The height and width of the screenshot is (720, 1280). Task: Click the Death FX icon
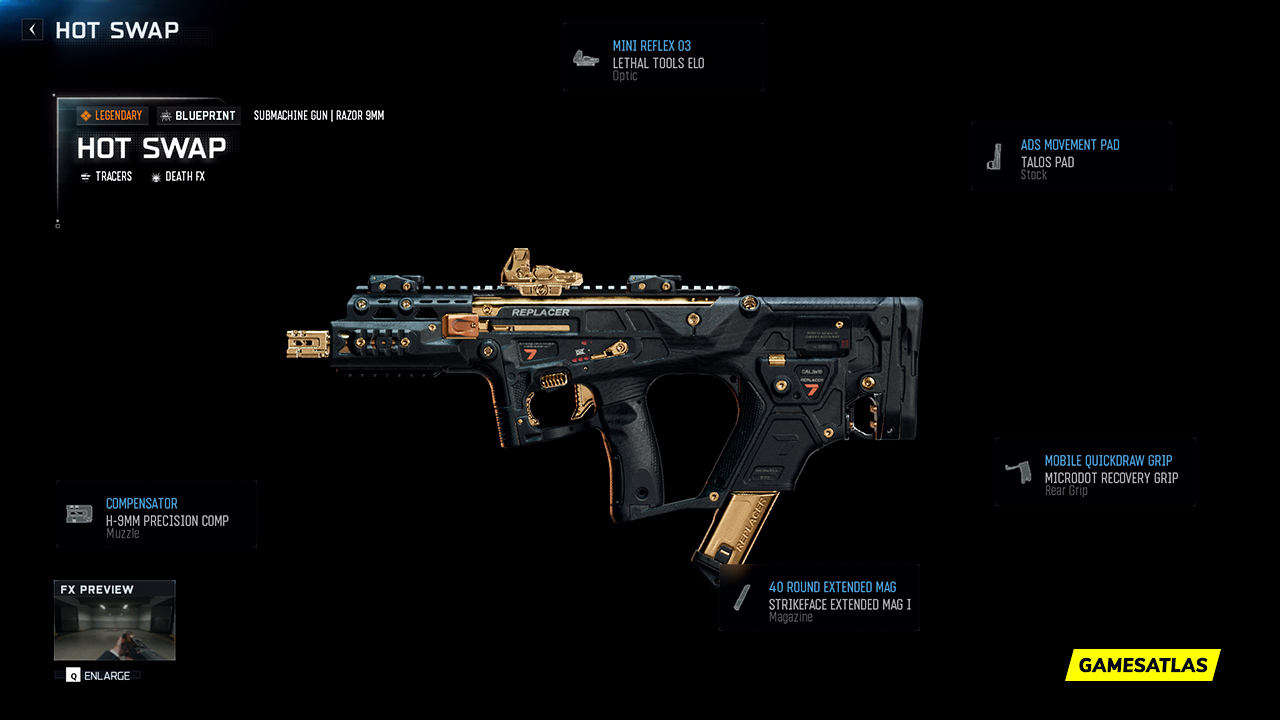[154, 176]
